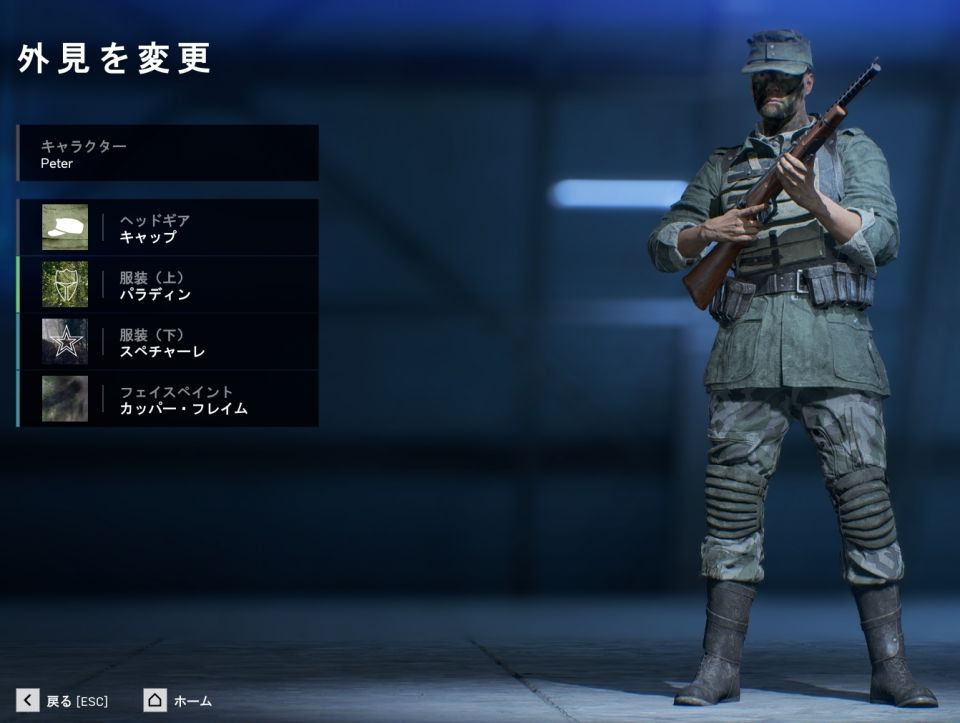The width and height of the screenshot is (960, 723).
Task: Go back with the 戻る button
Action: tap(62, 700)
